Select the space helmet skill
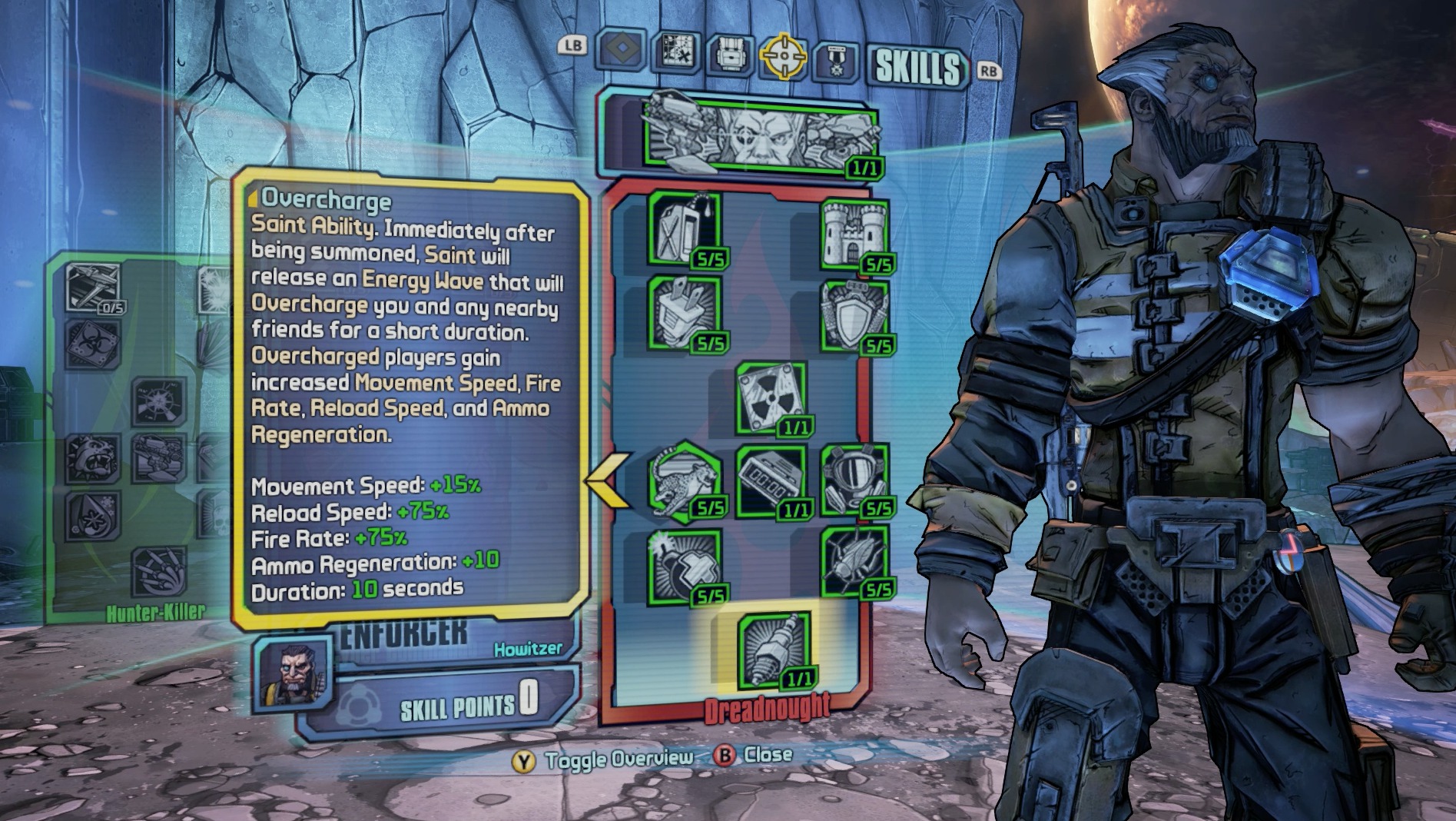 pos(854,480)
